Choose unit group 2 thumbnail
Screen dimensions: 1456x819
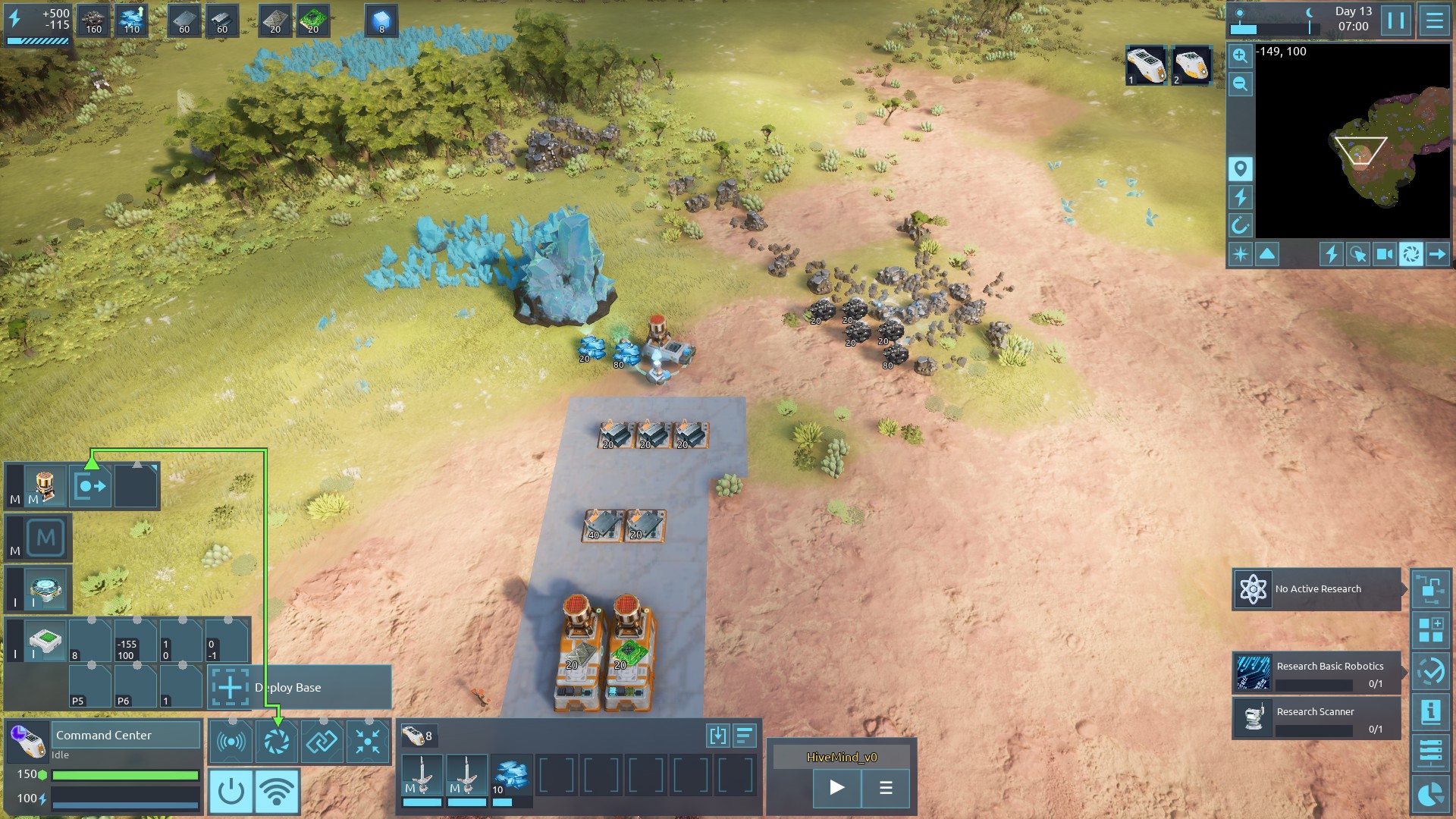(1191, 65)
